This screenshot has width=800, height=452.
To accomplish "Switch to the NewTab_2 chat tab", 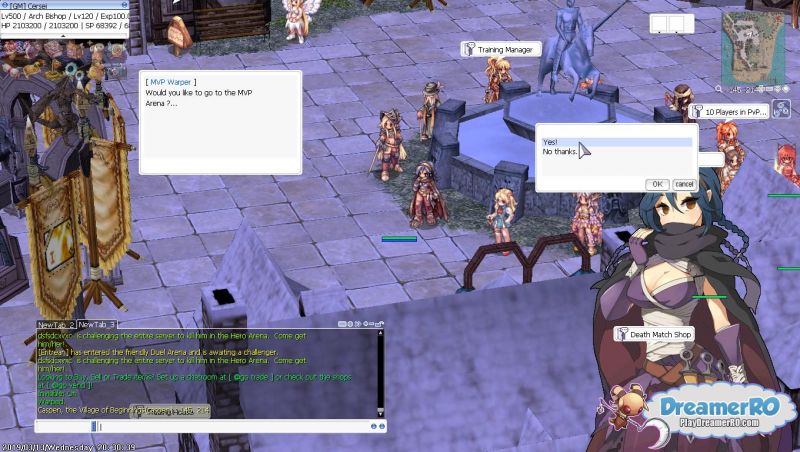I will pos(56,325).
